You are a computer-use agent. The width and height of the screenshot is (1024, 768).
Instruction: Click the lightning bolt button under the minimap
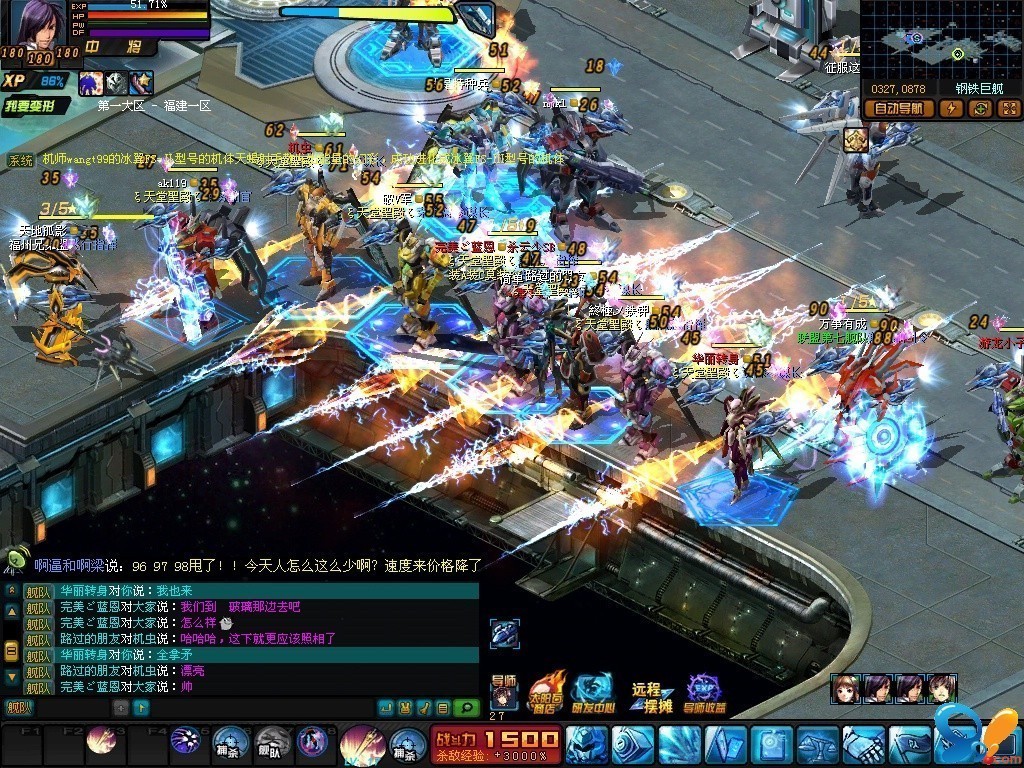click(x=950, y=108)
